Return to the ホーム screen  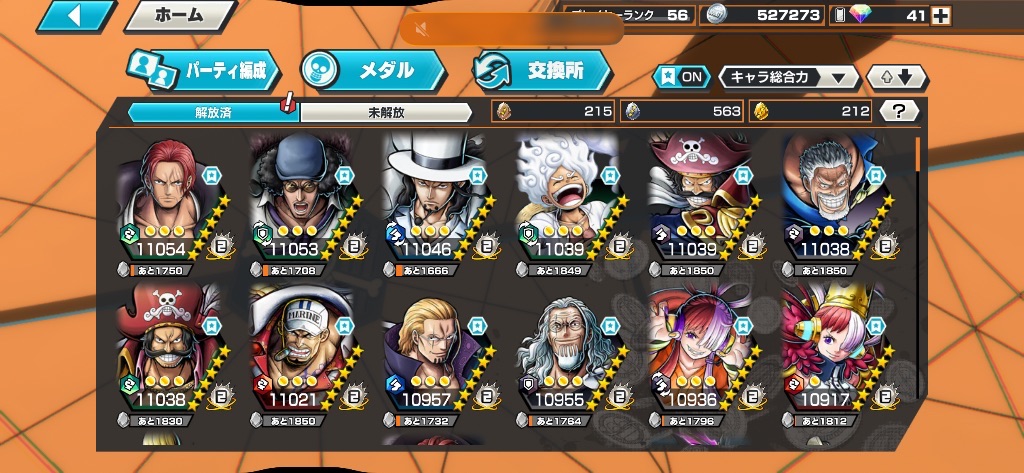[180, 16]
